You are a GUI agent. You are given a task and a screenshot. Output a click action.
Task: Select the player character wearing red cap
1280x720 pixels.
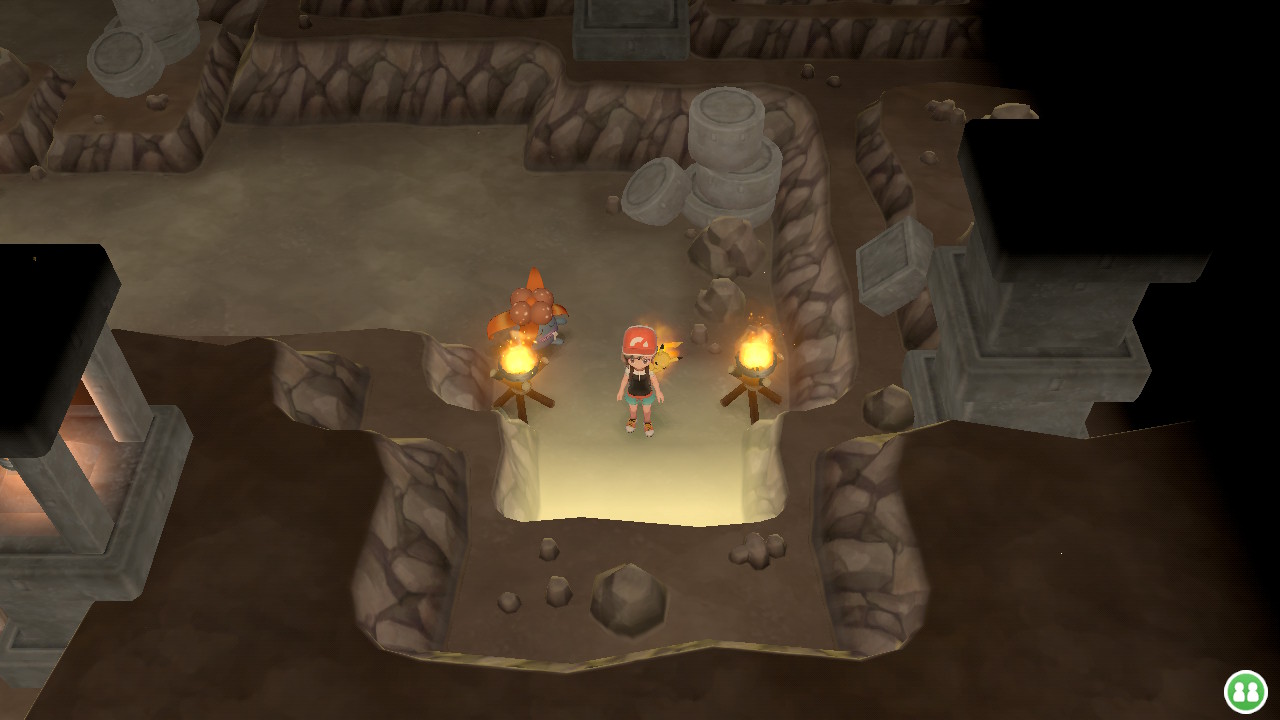coord(637,390)
